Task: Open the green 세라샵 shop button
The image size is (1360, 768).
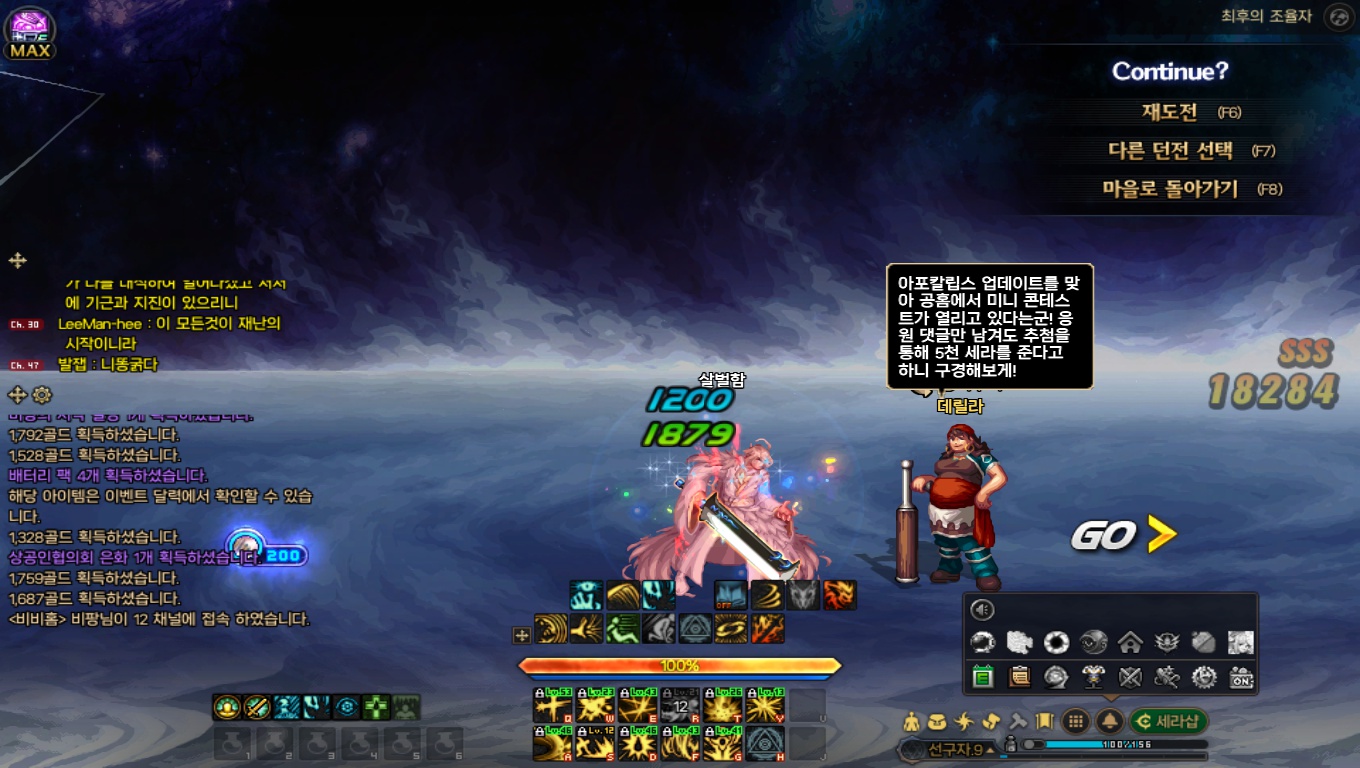Action: 1168,721
